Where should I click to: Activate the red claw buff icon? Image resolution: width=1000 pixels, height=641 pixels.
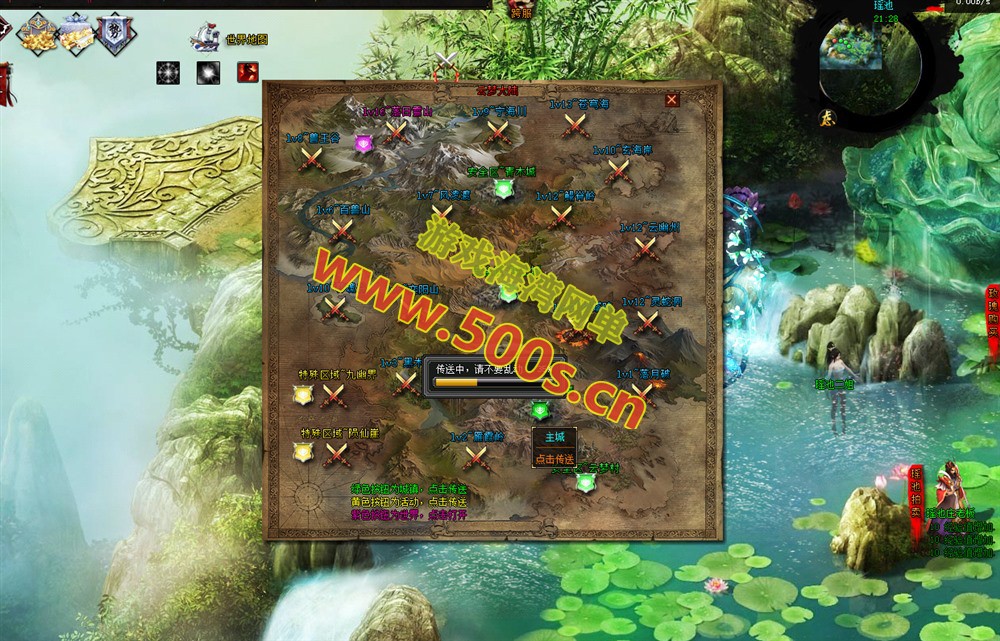(x=247, y=72)
